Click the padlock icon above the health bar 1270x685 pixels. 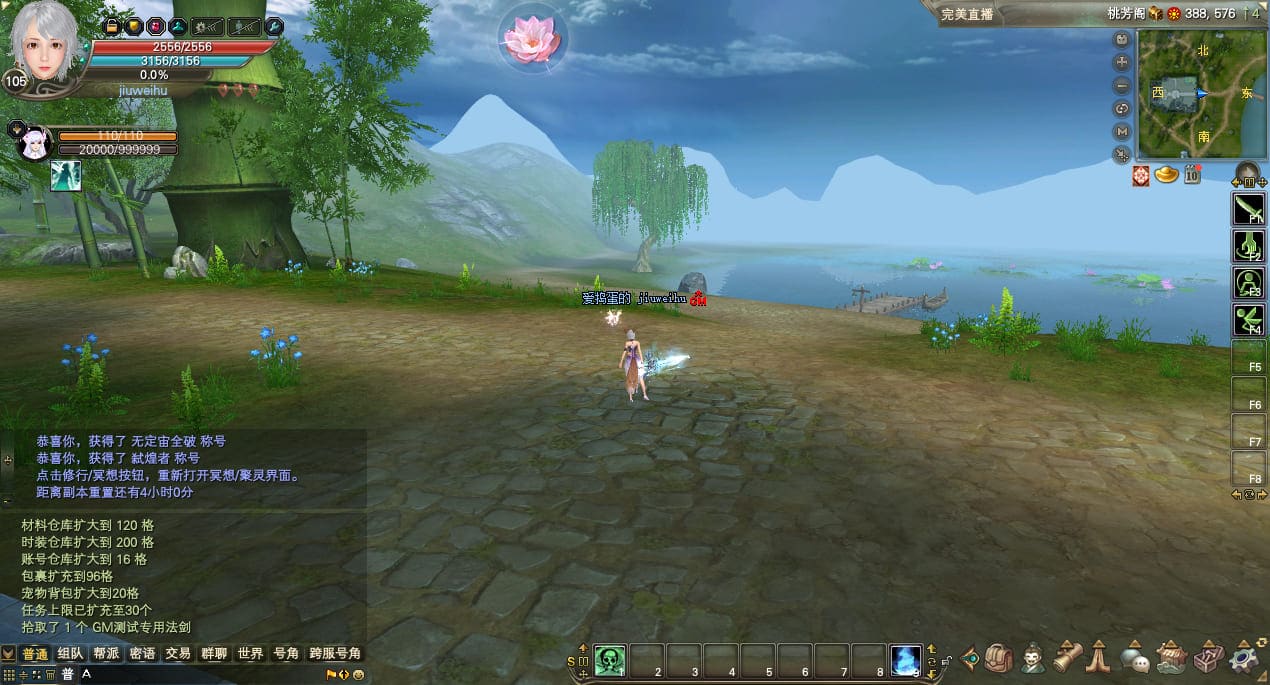coord(112,26)
